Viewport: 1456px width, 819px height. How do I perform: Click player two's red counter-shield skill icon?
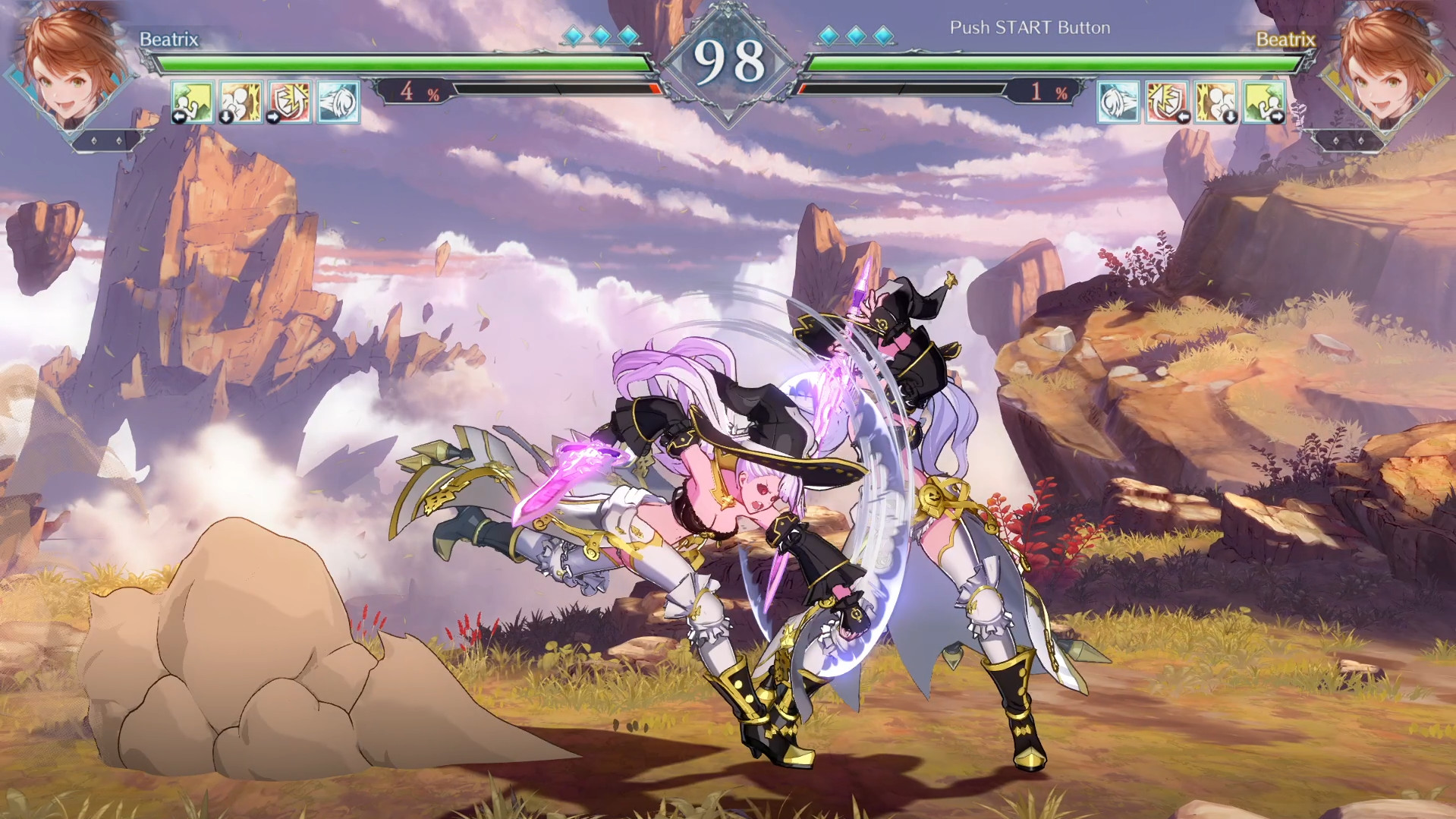click(1167, 103)
